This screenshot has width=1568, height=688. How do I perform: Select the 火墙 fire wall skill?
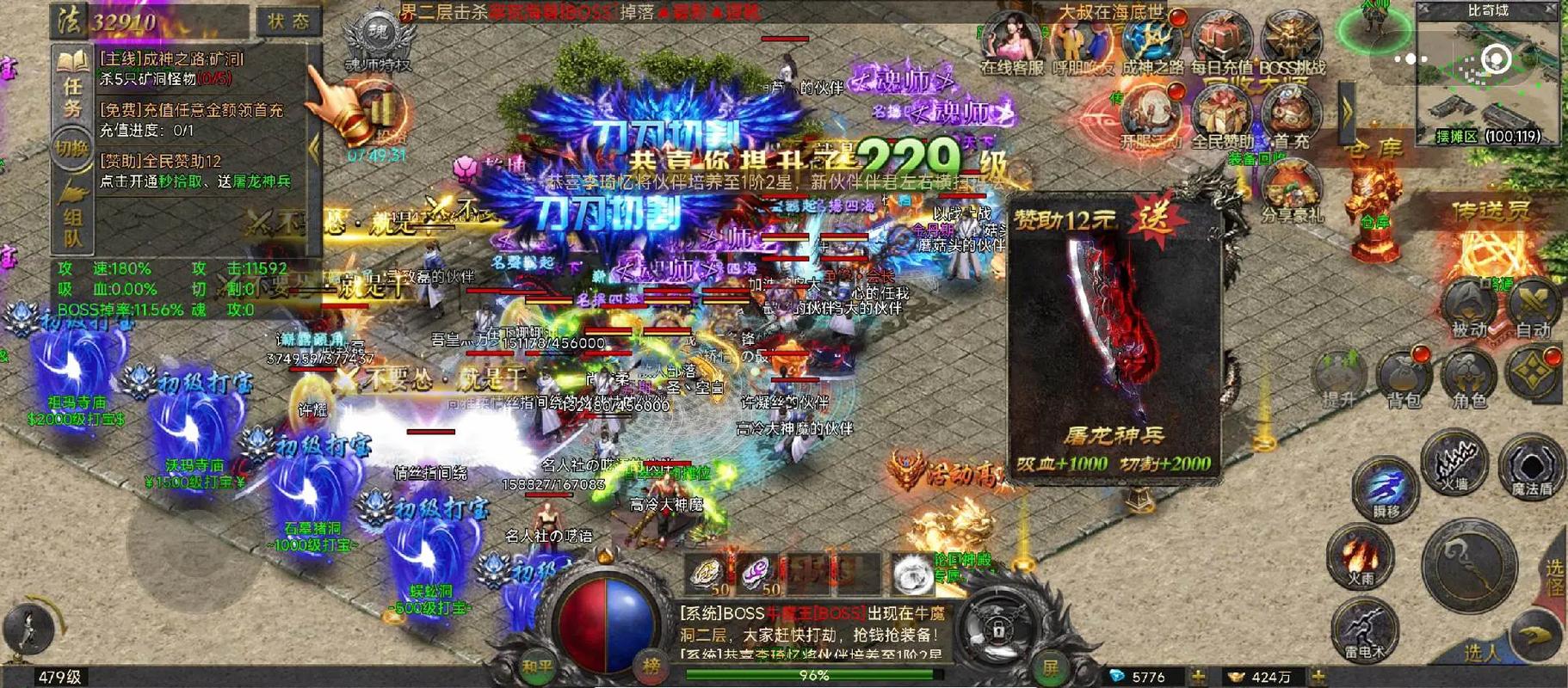[1454, 469]
